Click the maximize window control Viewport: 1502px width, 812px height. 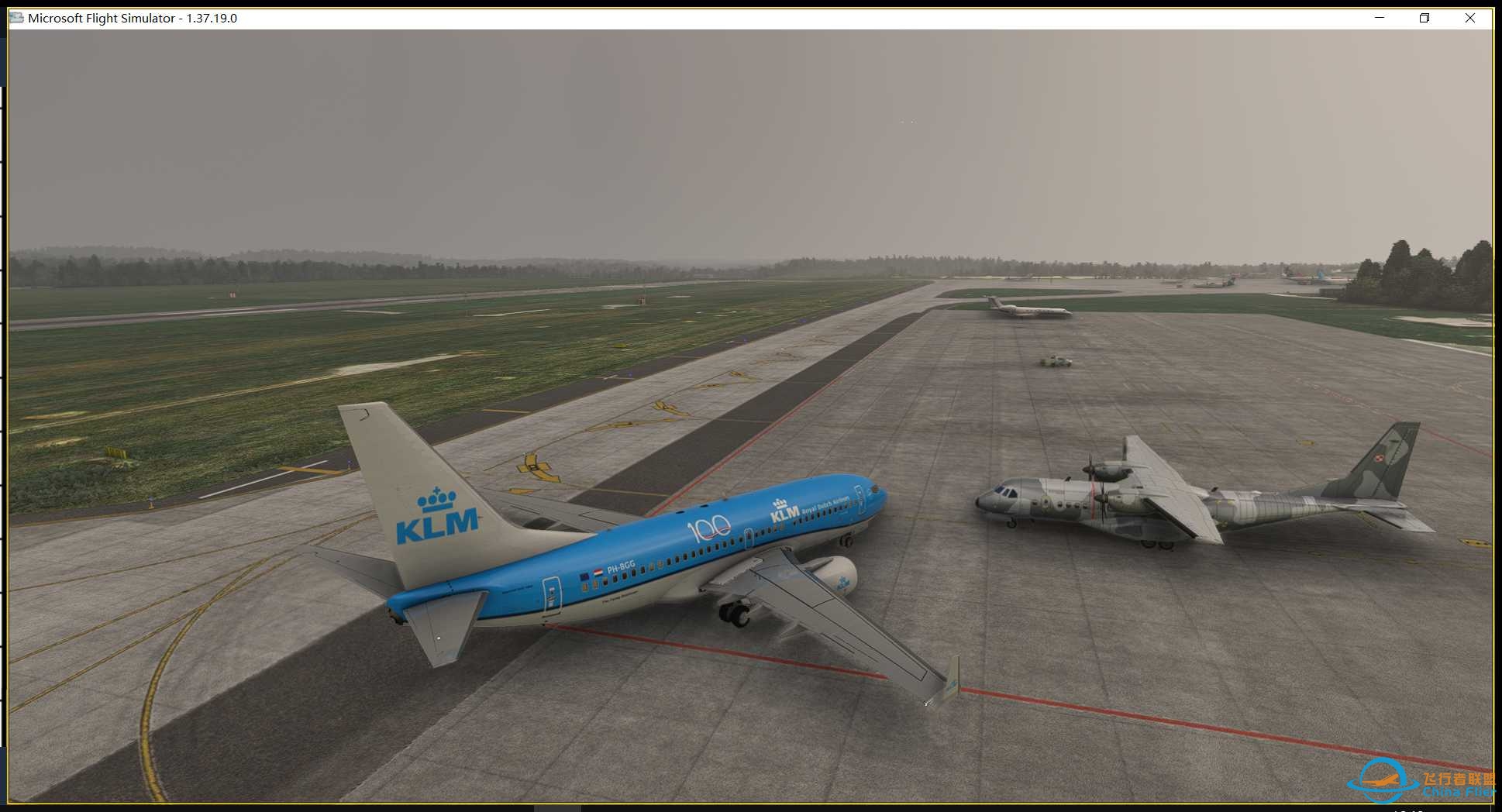coord(1424,17)
